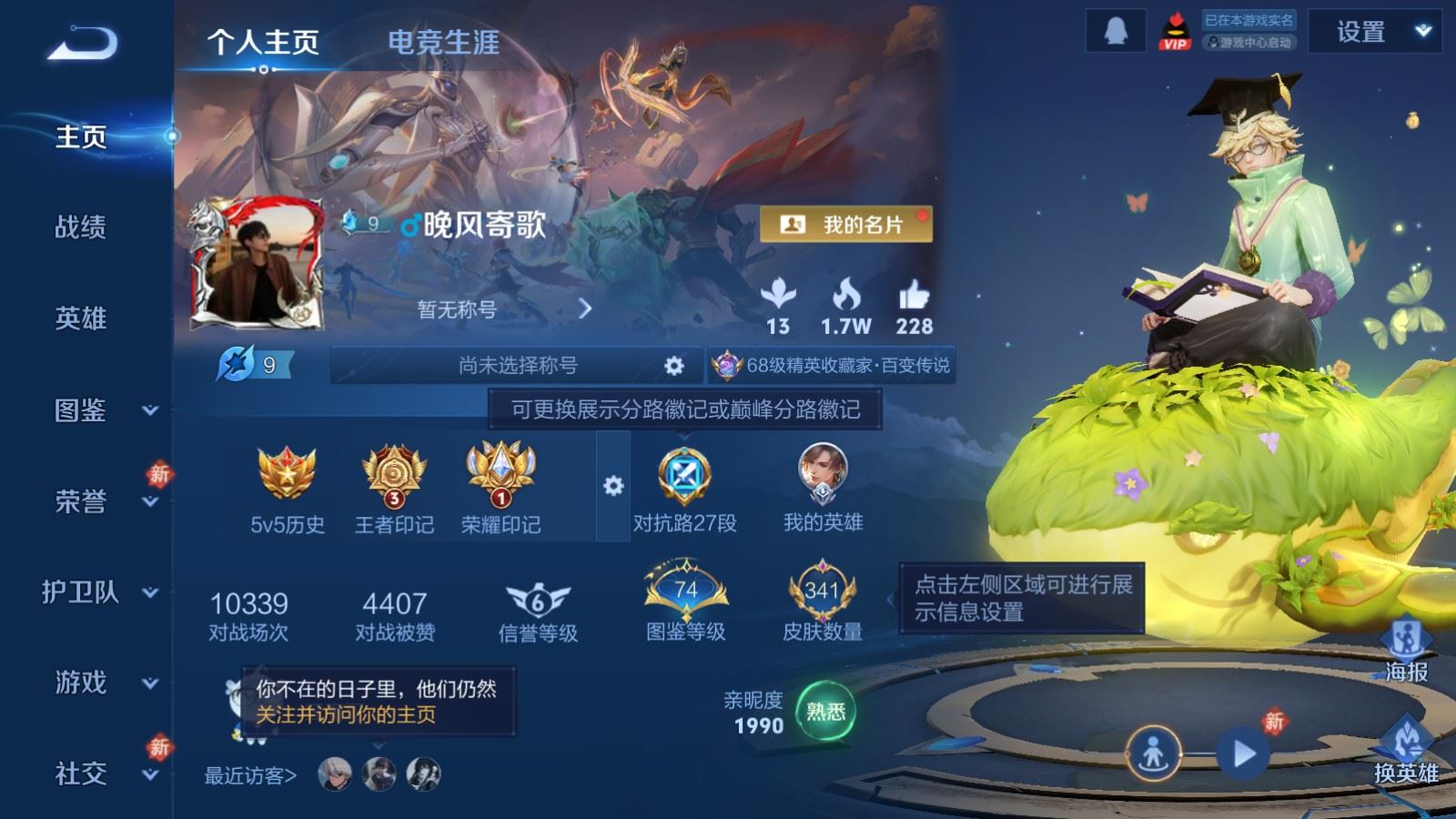Click the 王者印记 emblem
The width and height of the screenshot is (1456, 819).
396,478
